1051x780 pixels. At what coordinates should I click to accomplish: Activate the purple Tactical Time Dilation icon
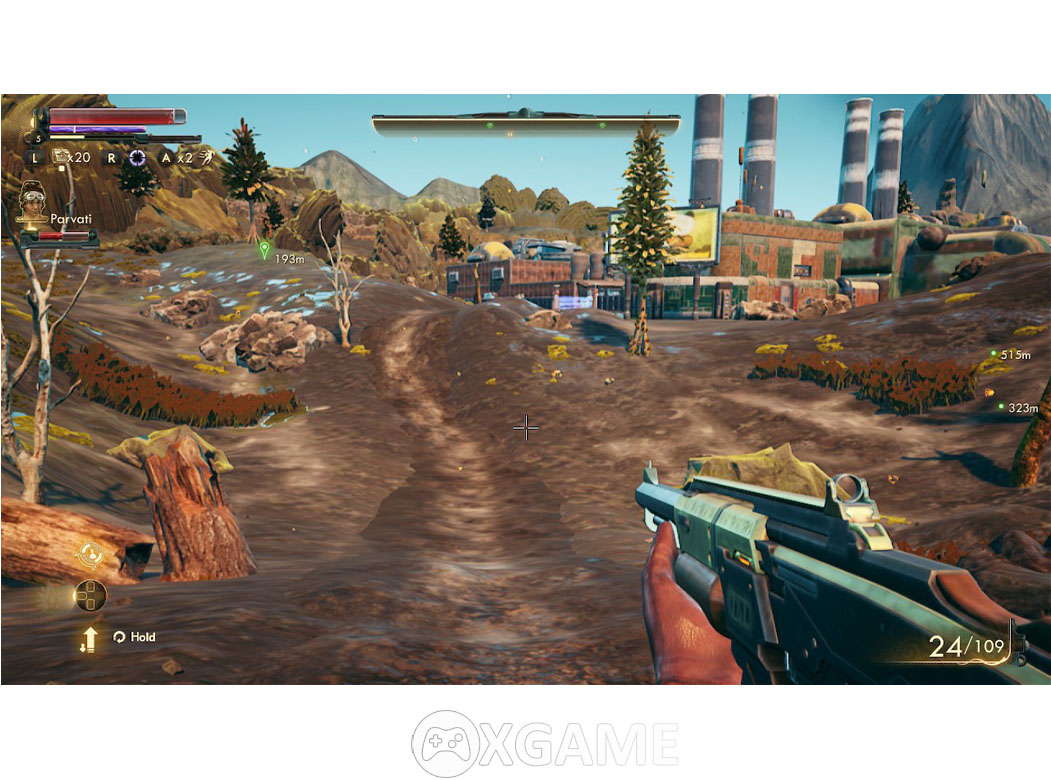coord(137,157)
